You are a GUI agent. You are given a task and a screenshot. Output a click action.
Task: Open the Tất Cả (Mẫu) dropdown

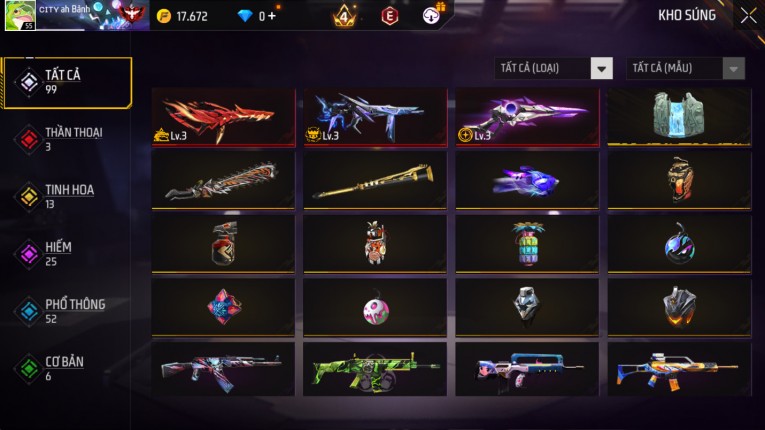tap(686, 69)
